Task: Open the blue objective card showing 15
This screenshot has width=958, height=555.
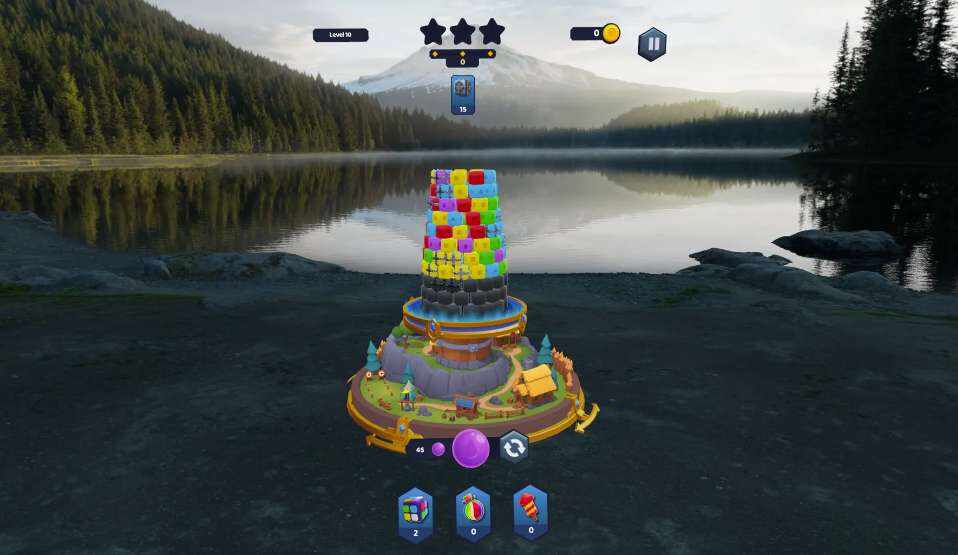Action: point(463,94)
